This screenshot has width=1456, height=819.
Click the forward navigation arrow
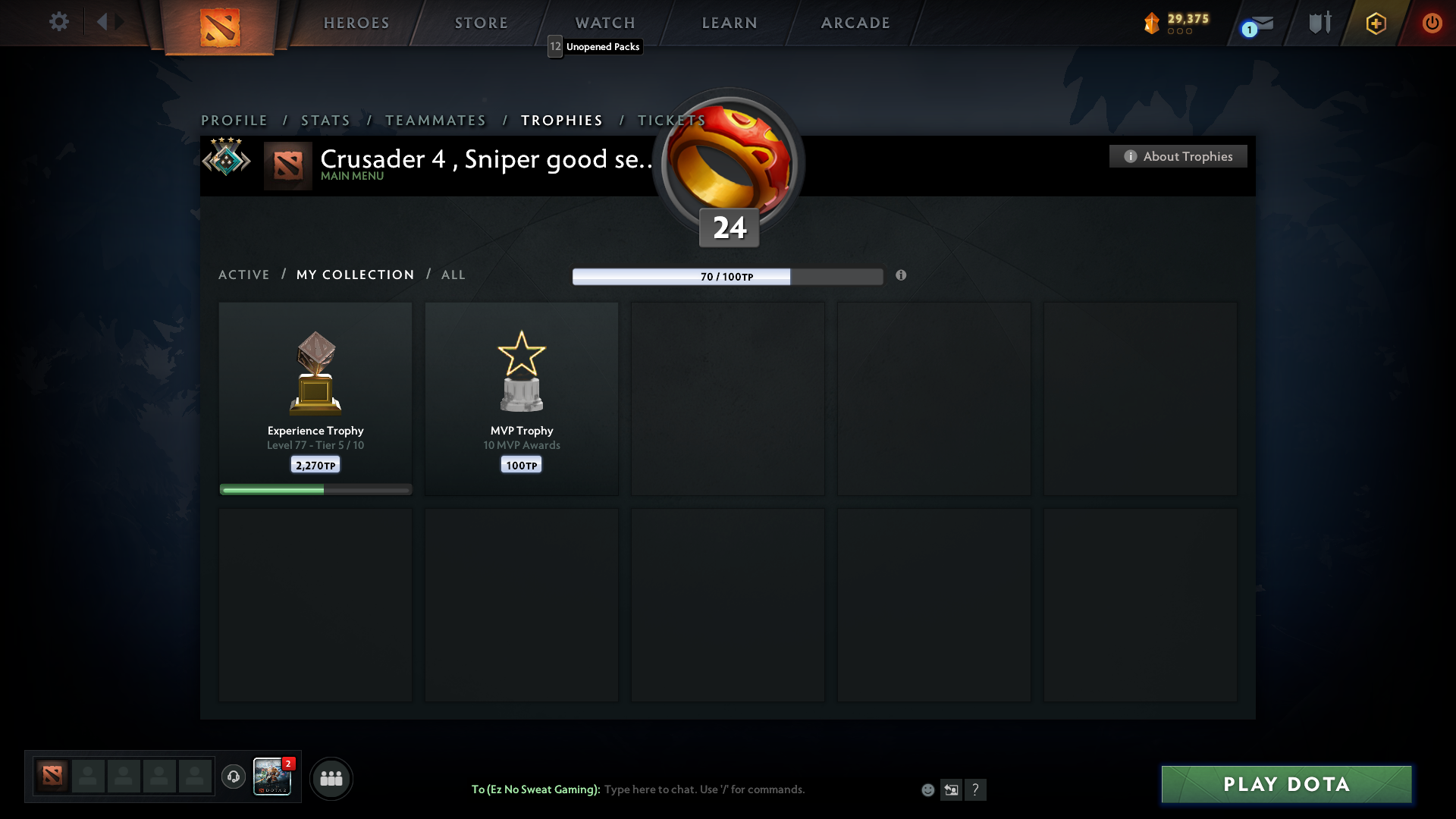[120, 22]
